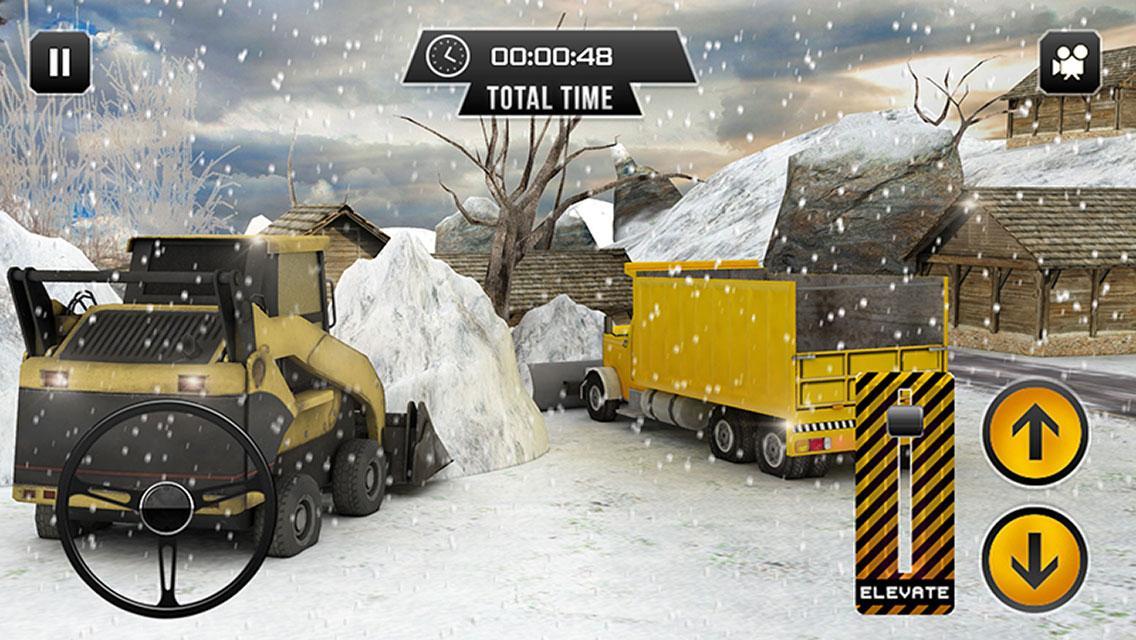Click the Elevate lever handle
This screenshot has height=640, width=1136.
[904, 420]
